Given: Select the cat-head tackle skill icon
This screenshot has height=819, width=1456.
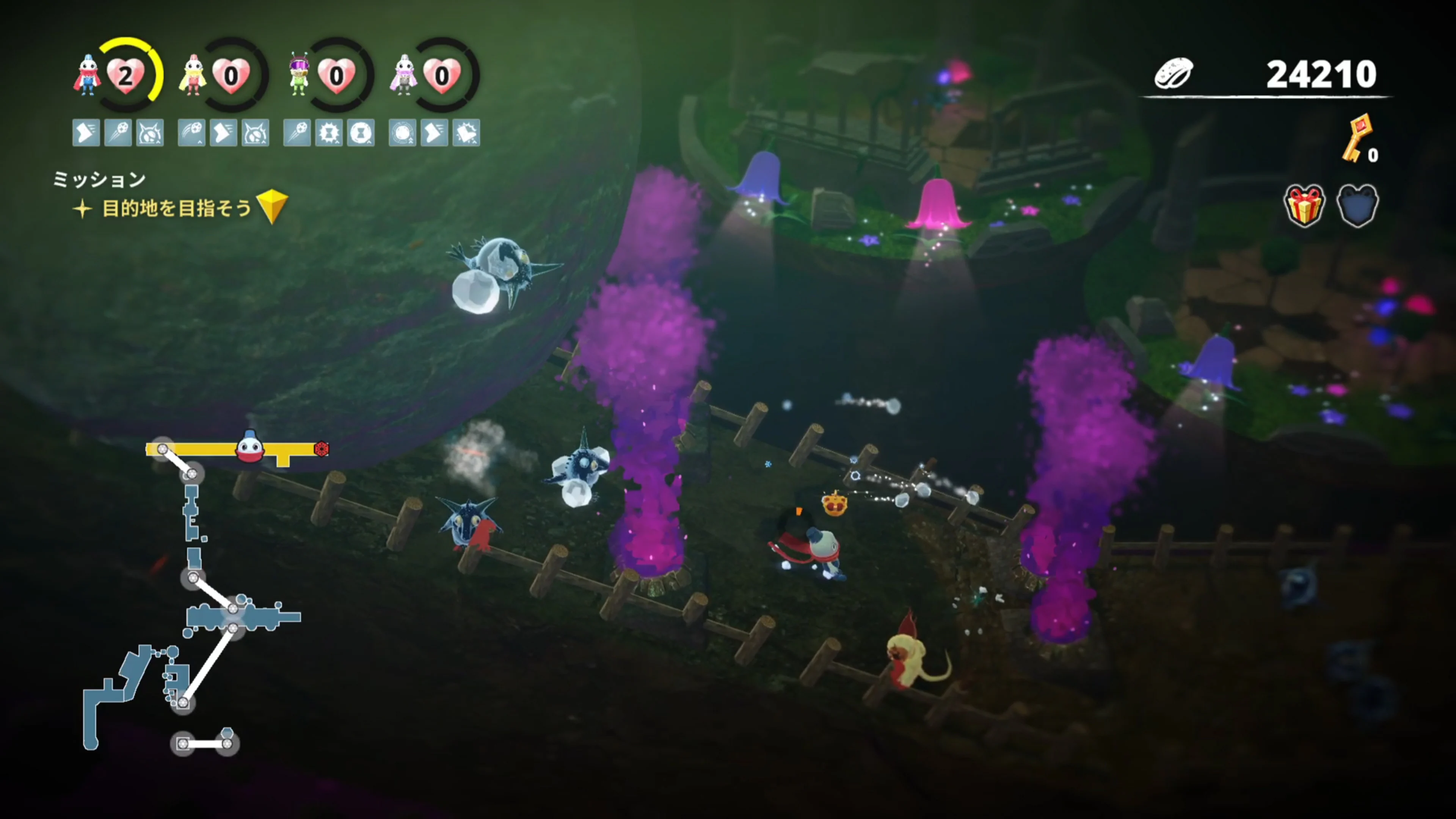Looking at the screenshot, I should [x=151, y=133].
